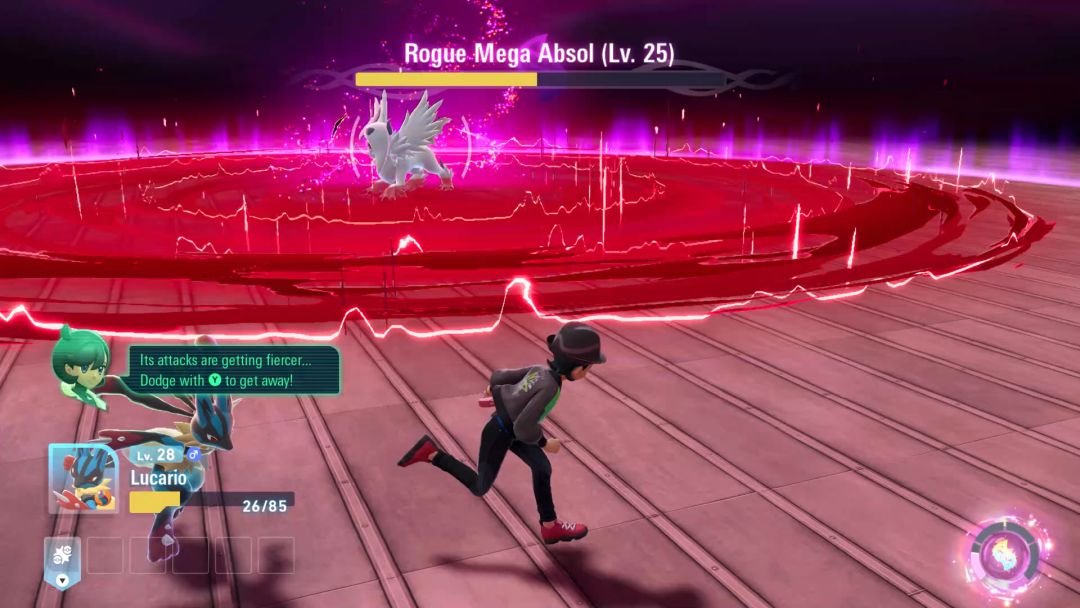Open the Poké Ball party tab with down arrow

pos(62,560)
